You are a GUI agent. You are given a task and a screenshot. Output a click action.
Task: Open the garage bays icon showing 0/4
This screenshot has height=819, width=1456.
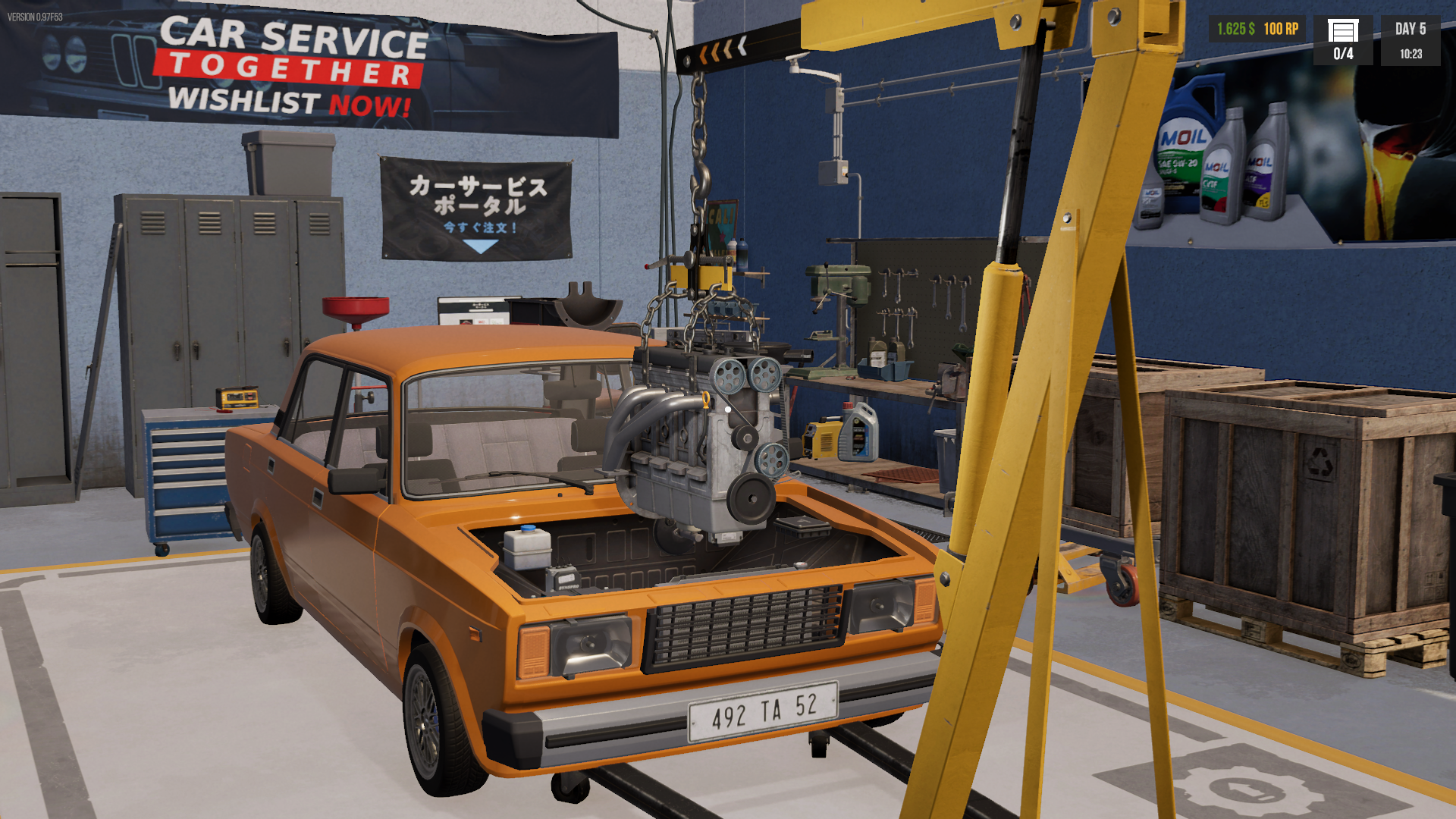1342,39
